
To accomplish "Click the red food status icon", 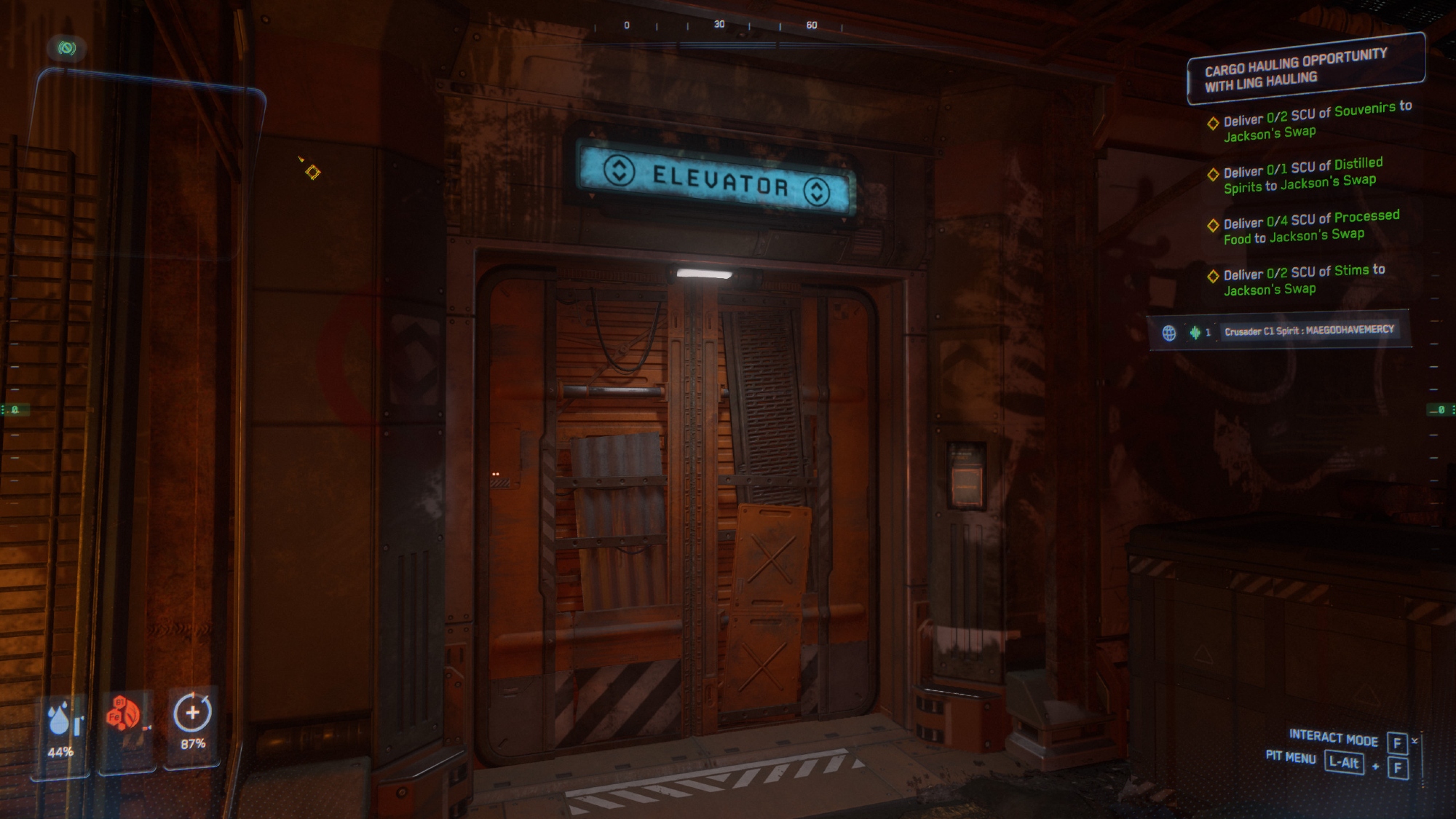I will (124, 714).
